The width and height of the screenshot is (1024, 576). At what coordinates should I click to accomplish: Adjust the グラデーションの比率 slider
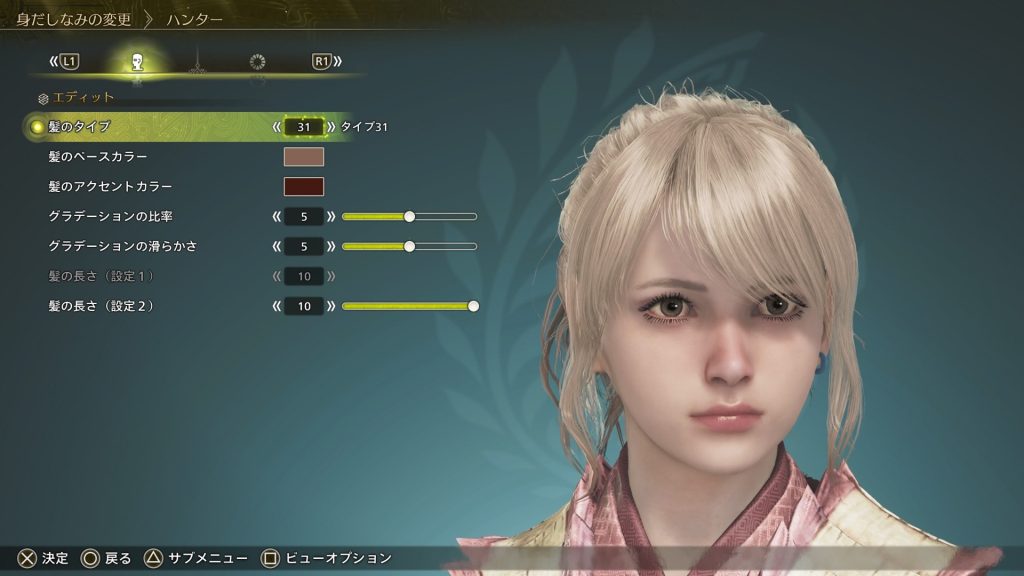(409, 216)
